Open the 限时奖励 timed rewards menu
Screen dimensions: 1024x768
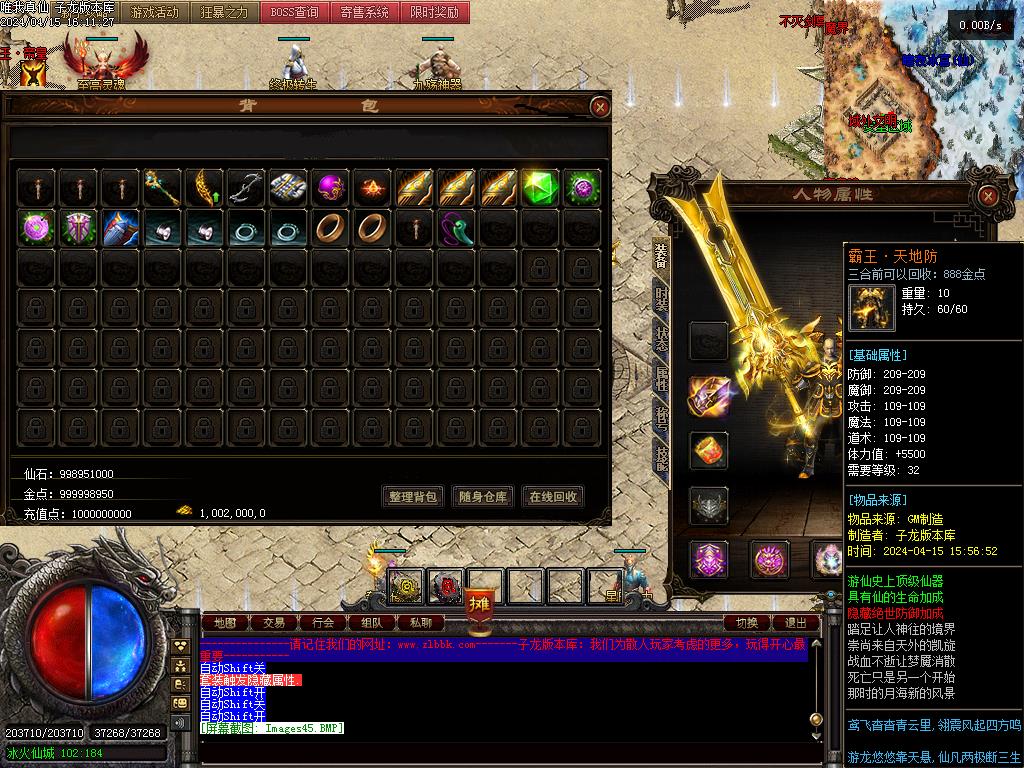(x=435, y=13)
